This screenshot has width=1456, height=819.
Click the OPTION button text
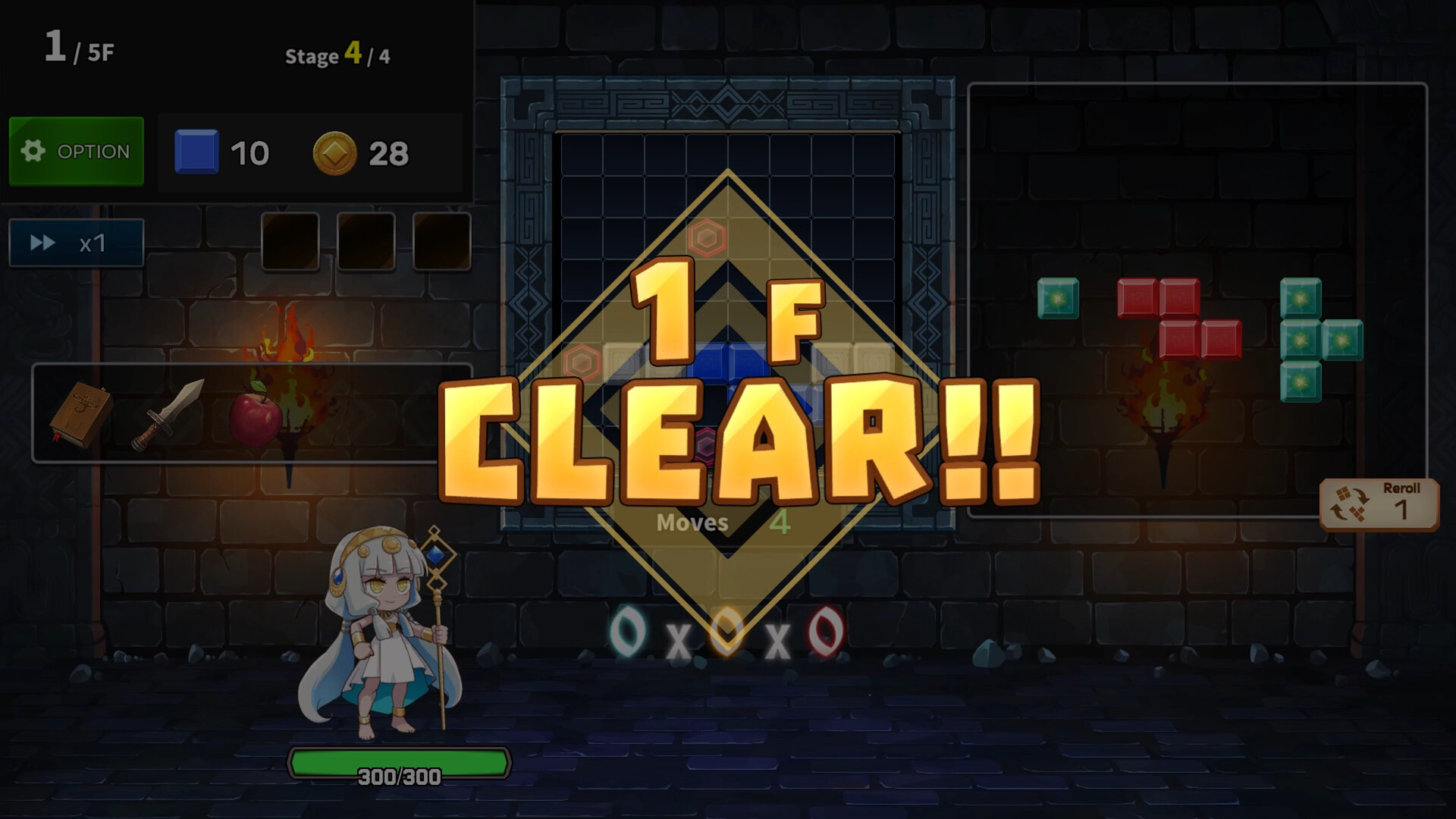(x=94, y=152)
